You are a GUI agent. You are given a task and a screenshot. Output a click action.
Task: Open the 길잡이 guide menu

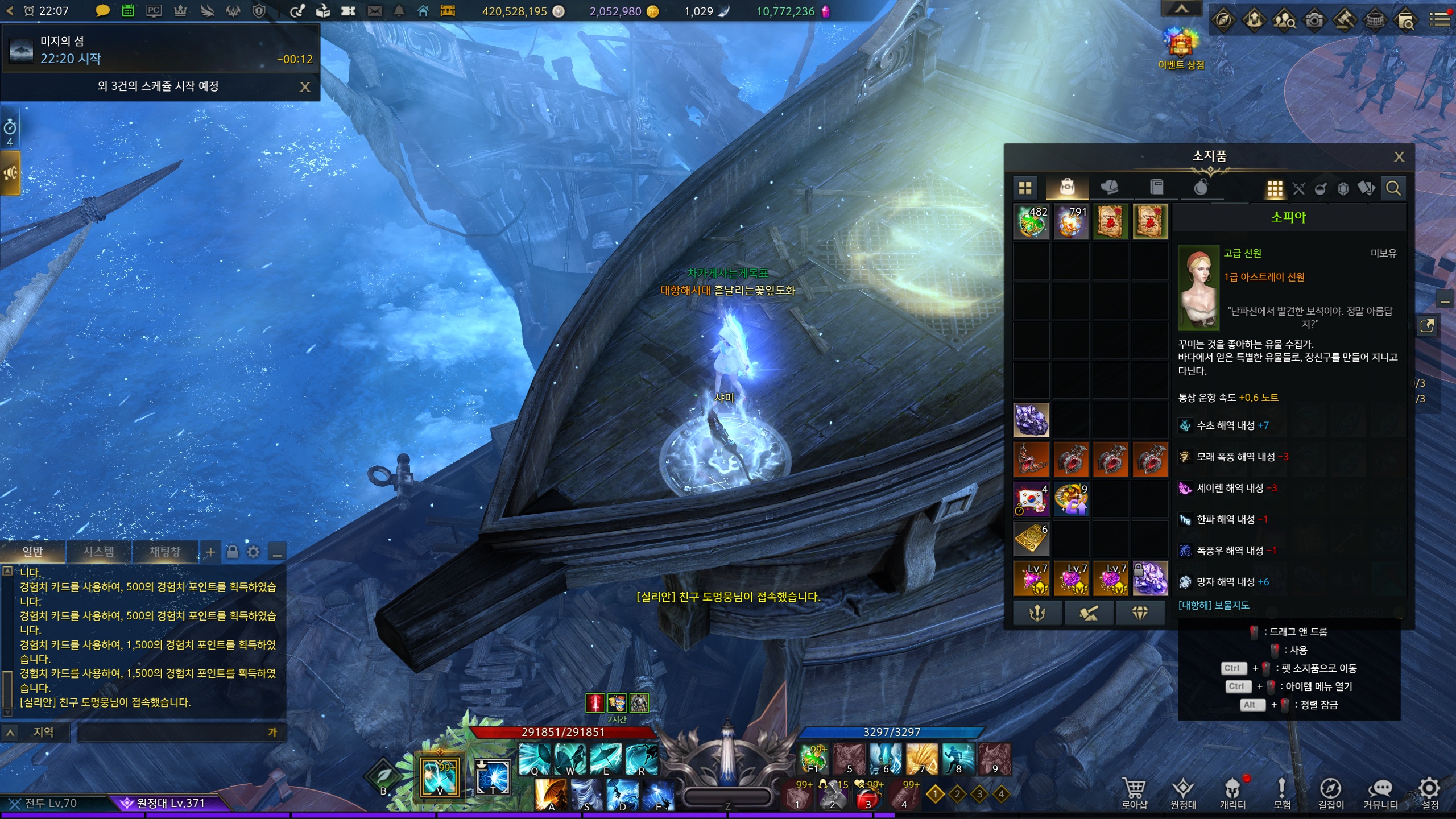tap(1331, 793)
